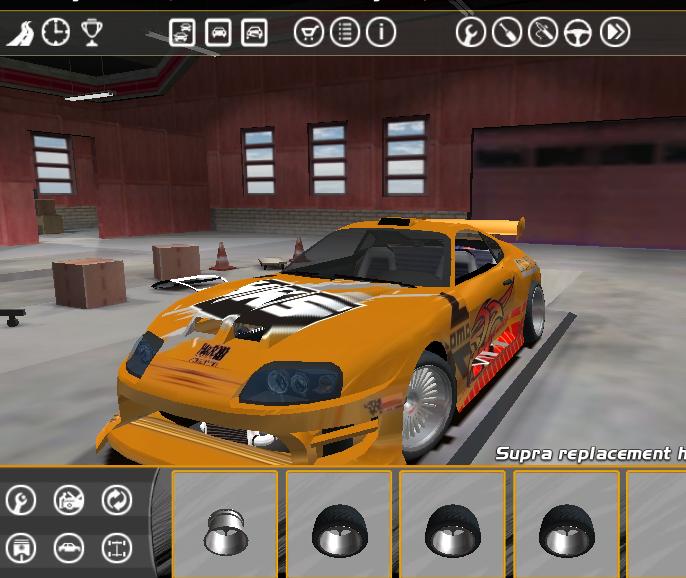Choose the car body parts category

tap(68, 548)
